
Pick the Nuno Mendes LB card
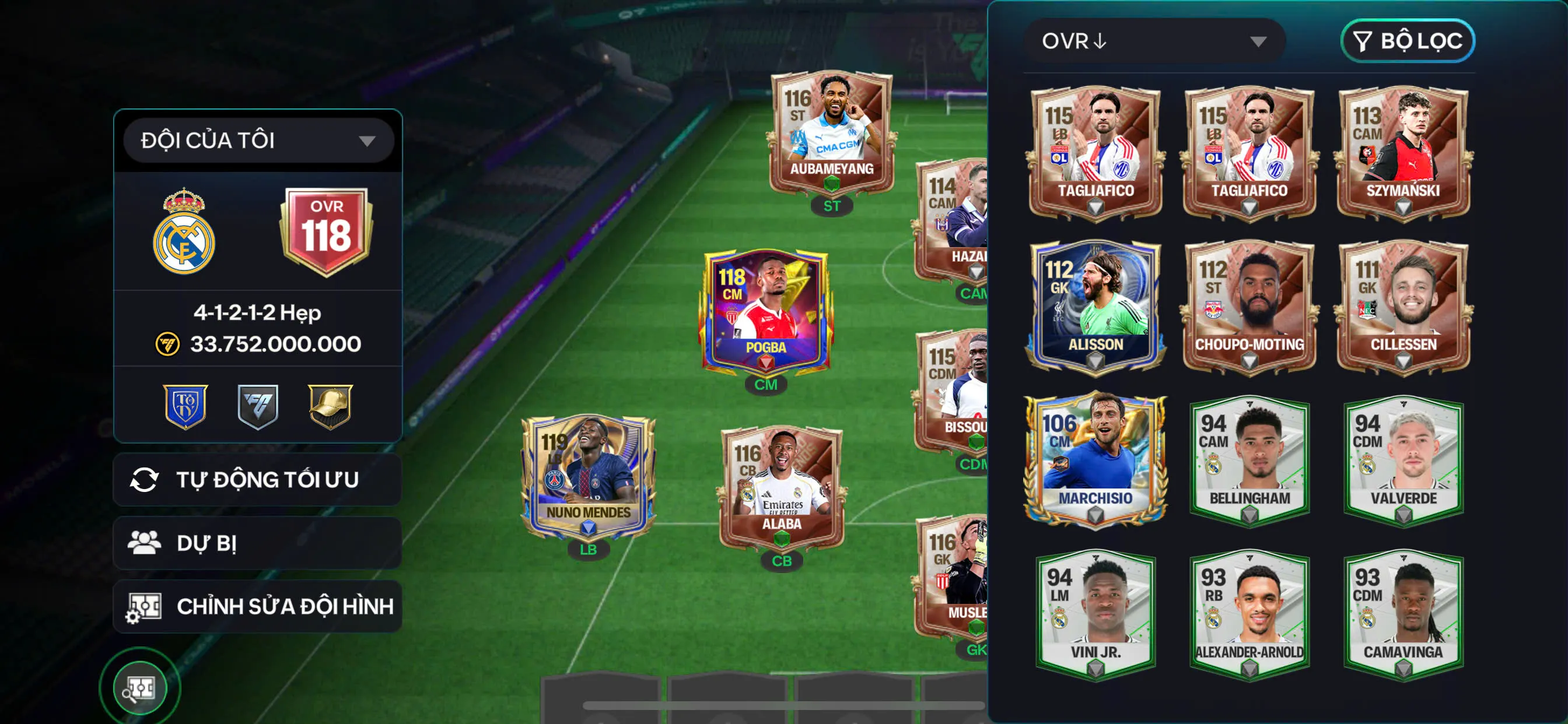pos(588,477)
